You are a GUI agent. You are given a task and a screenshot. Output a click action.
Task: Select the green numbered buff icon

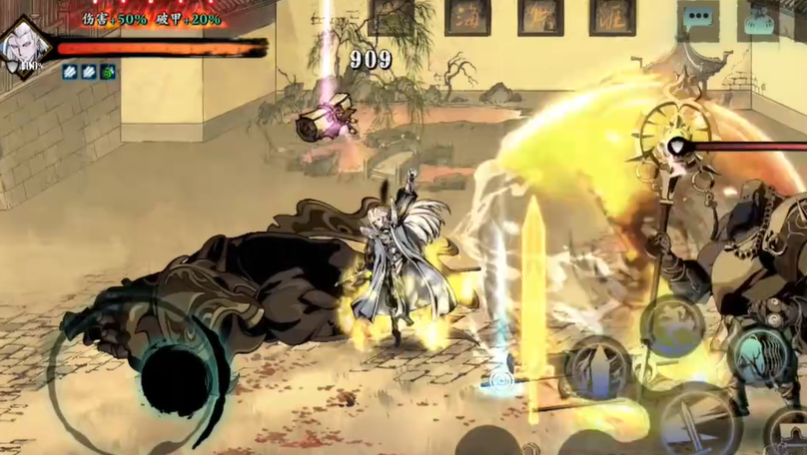click(x=107, y=72)
